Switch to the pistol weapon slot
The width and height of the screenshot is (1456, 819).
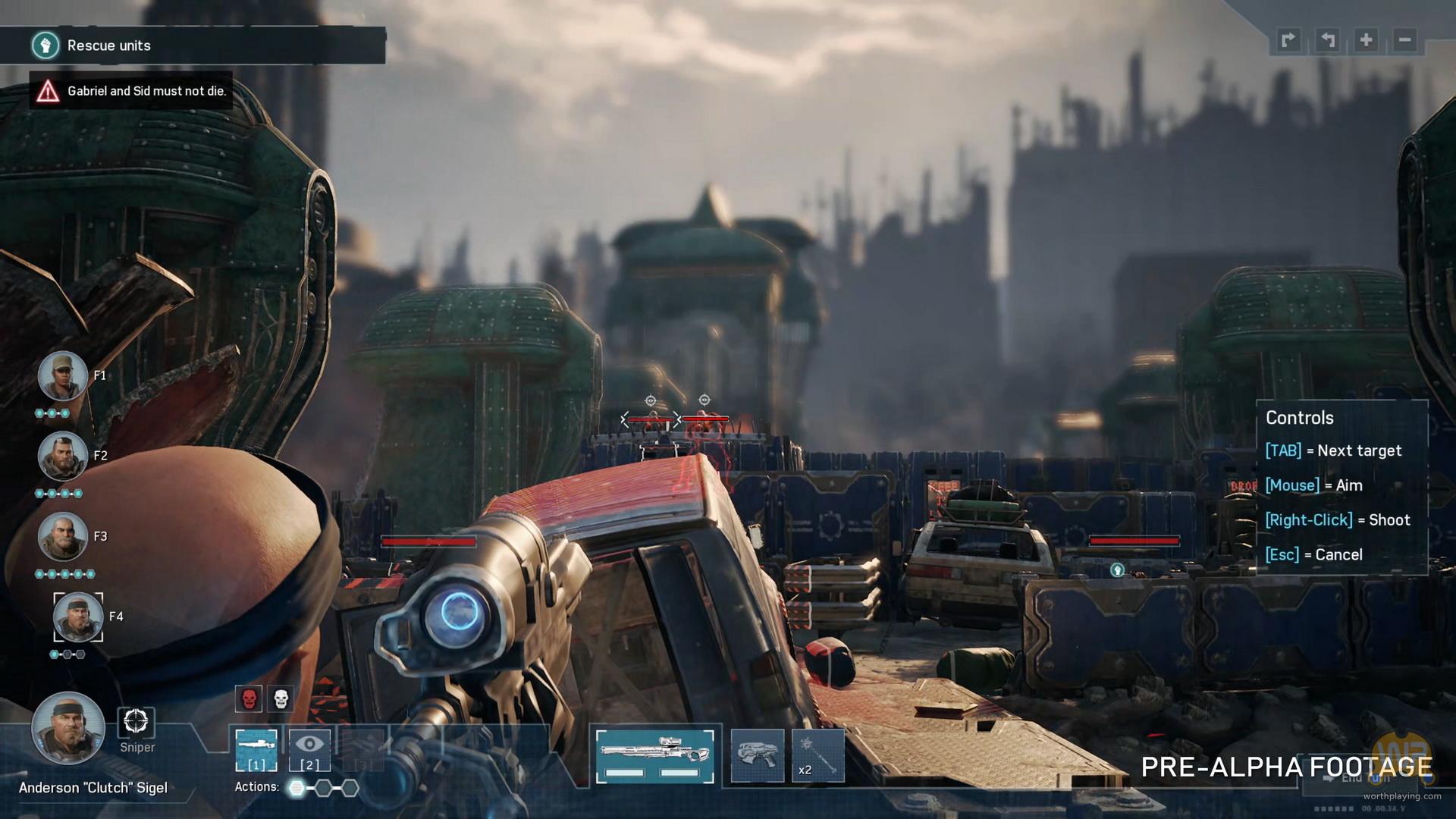(757, 756)
